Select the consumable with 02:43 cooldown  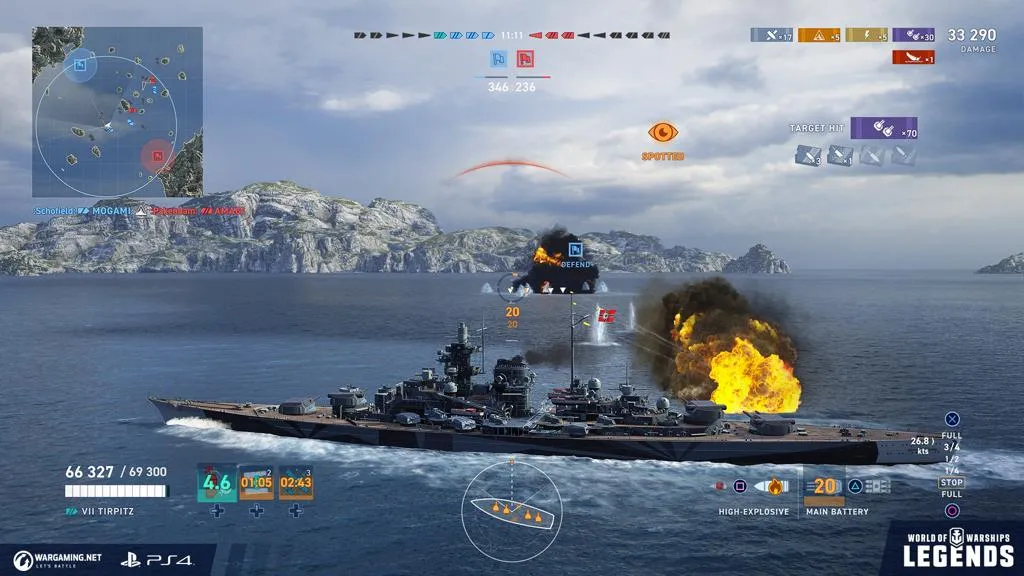[296, 483]
